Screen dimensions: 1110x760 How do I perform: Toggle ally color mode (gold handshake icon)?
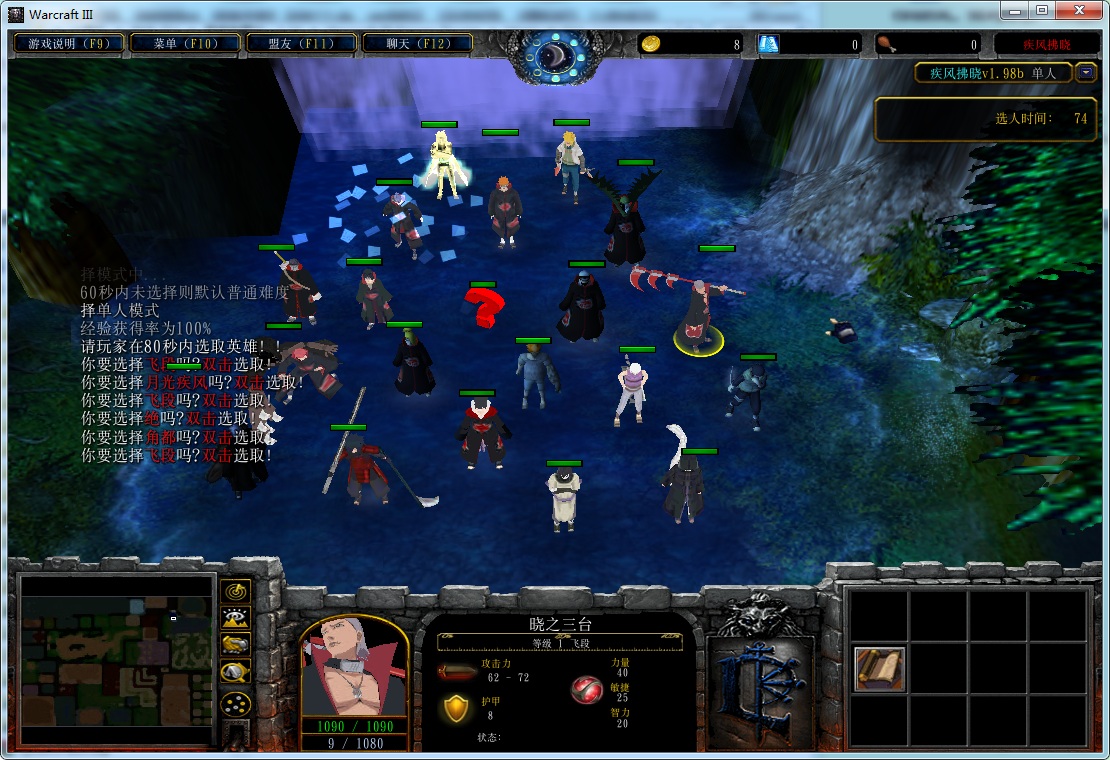tap(235, 645)
